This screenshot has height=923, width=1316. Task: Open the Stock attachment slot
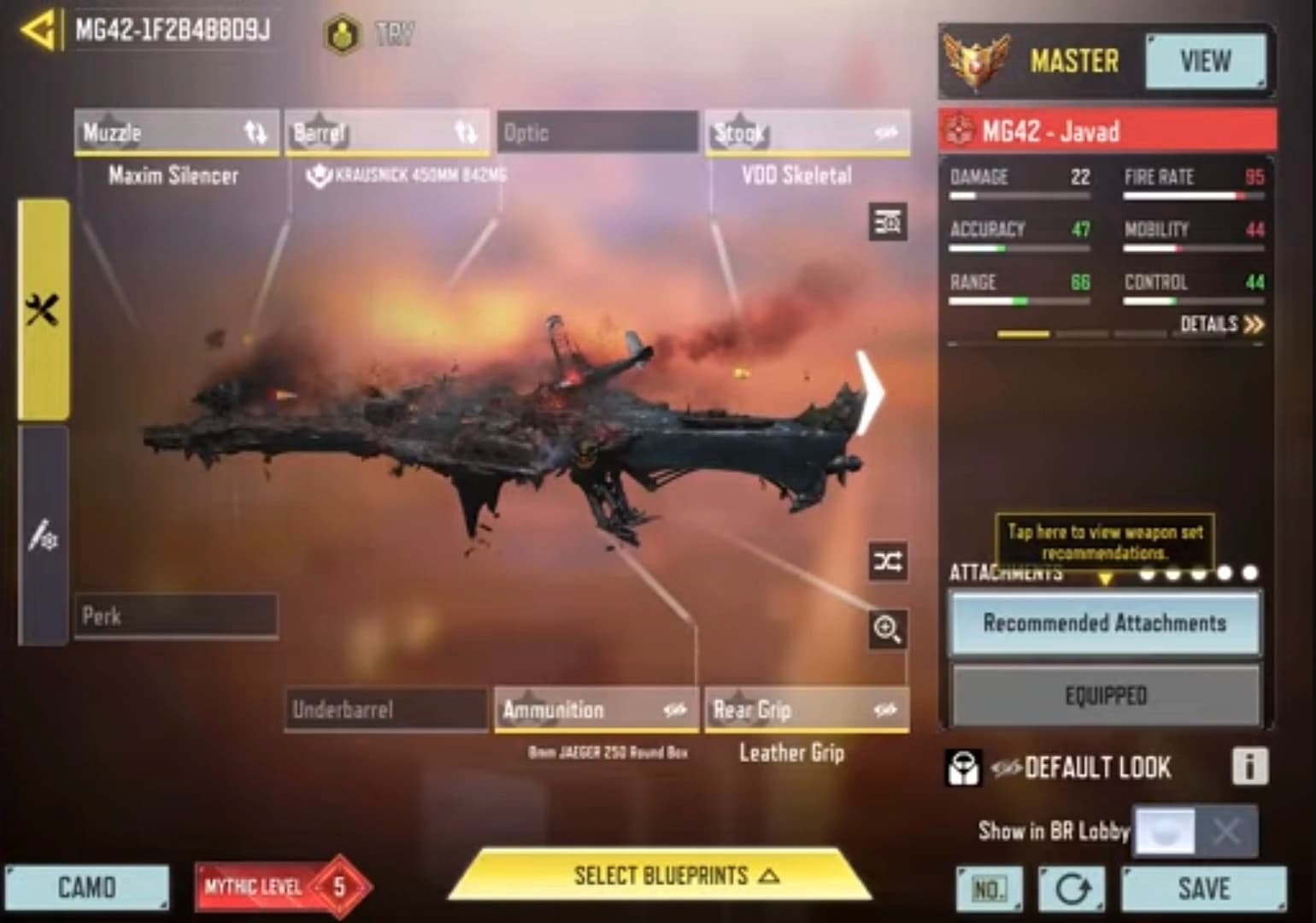click(807, 132)
